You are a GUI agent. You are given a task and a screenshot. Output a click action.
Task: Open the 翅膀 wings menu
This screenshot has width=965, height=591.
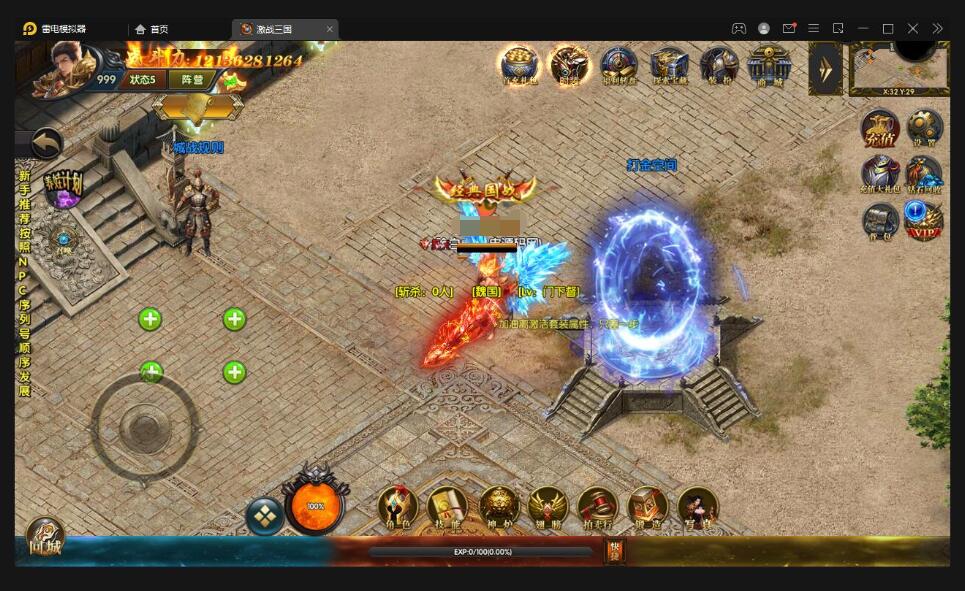548,509
